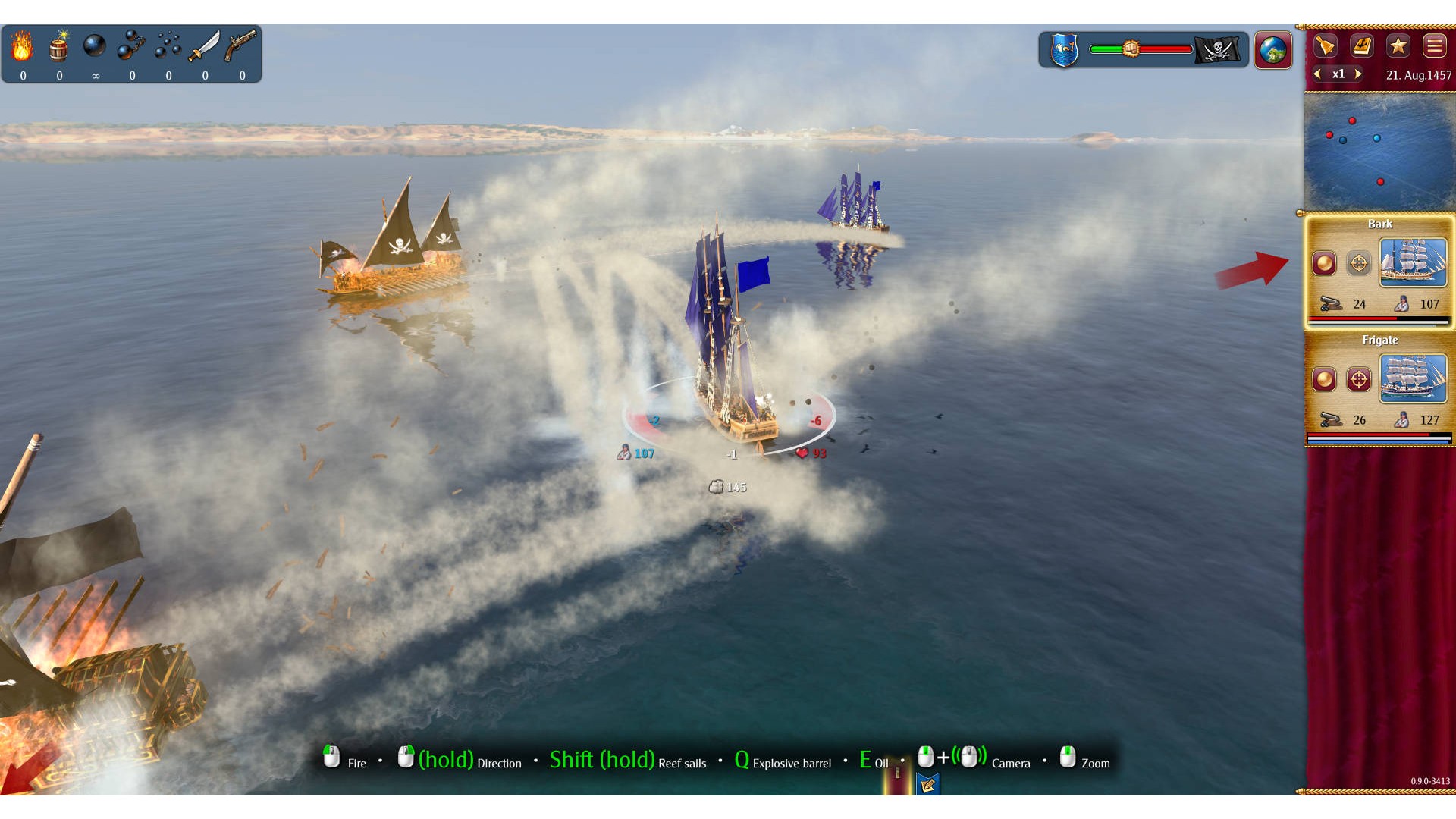Click the sea battle minimap
This screenshot has width=1456, height=819.
[1379, 152]
